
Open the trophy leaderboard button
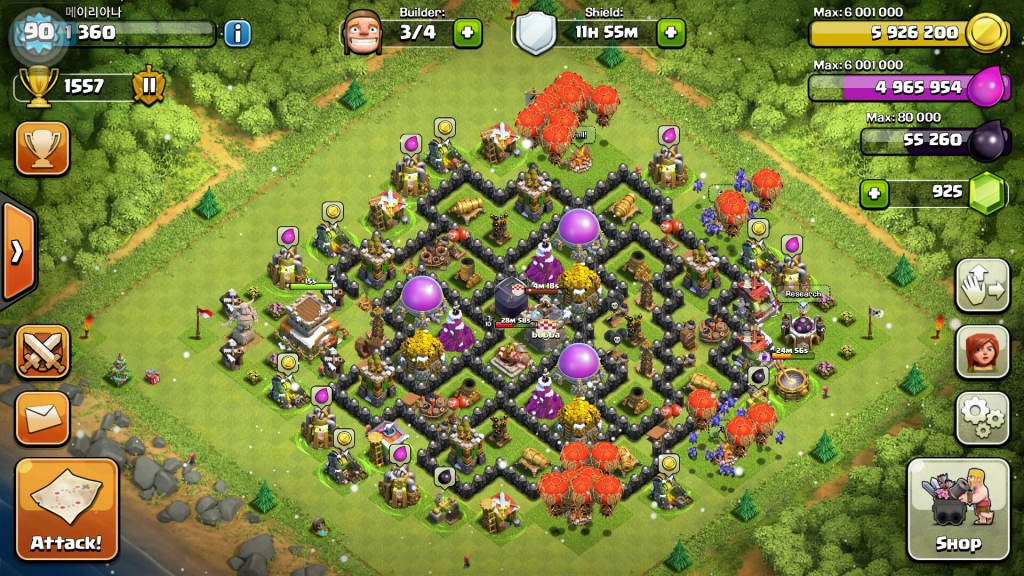pyautogui.click(x=42, y=149)
